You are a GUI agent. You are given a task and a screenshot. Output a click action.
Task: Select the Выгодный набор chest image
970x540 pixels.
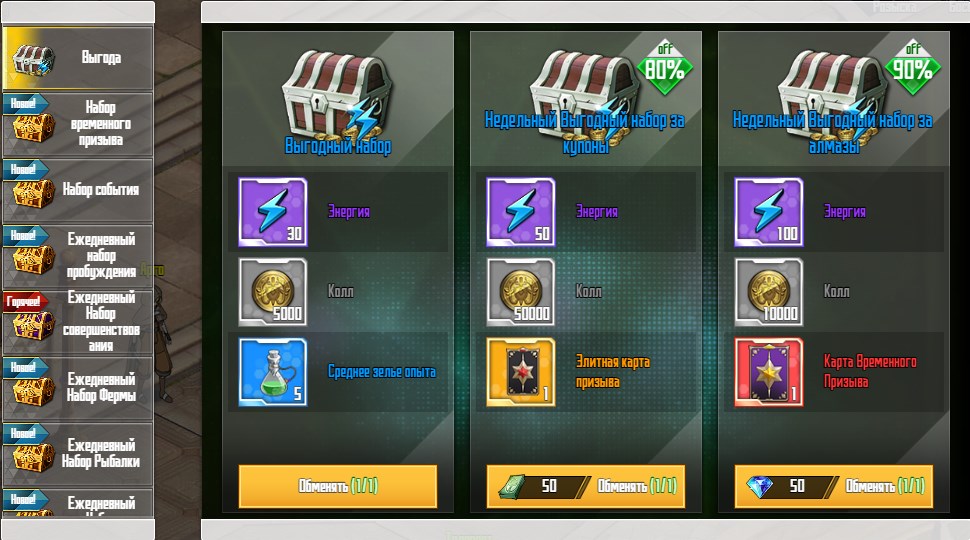pos(336,92)
